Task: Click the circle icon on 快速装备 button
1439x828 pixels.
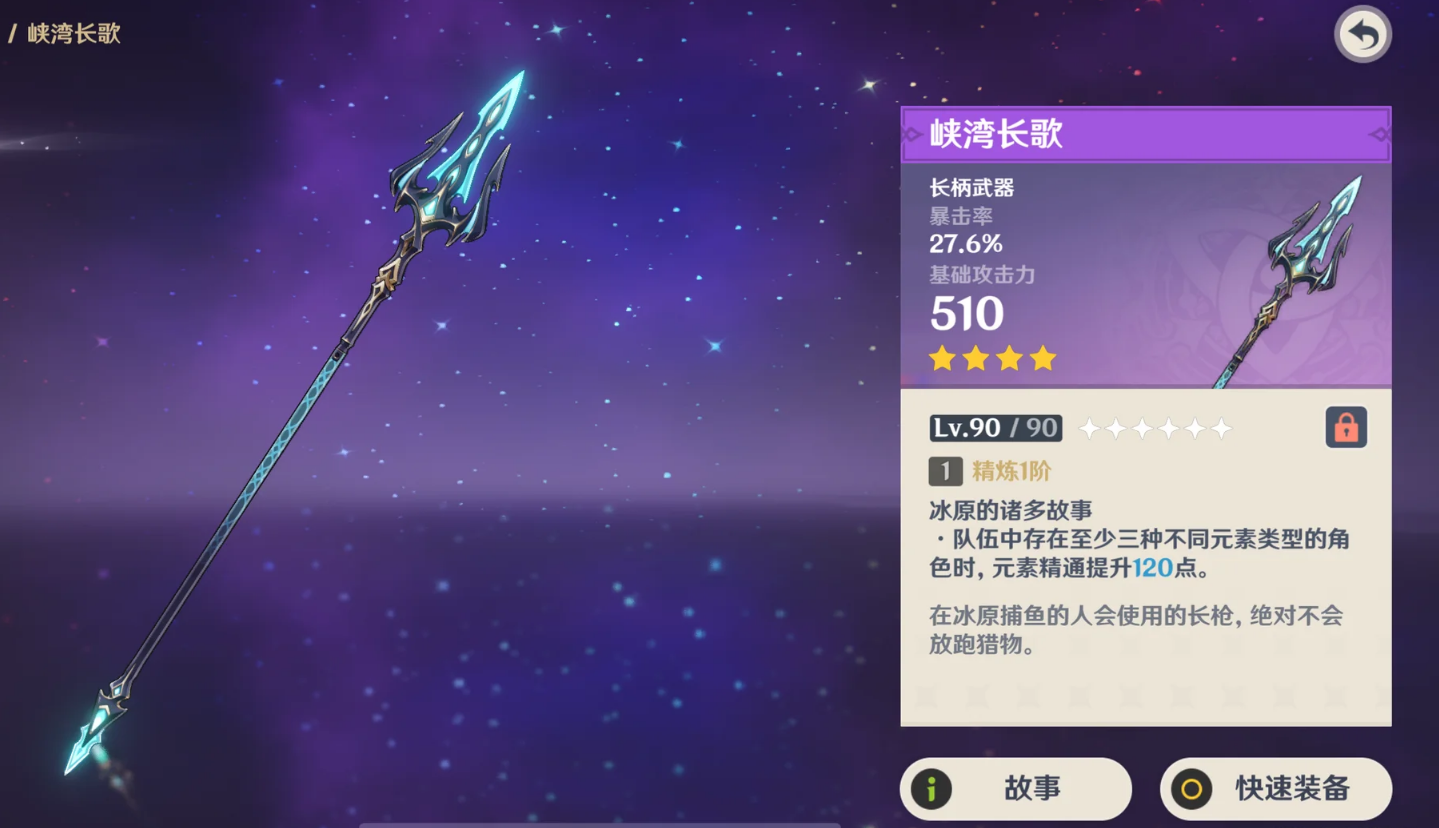Action: tap(1192, 787)
